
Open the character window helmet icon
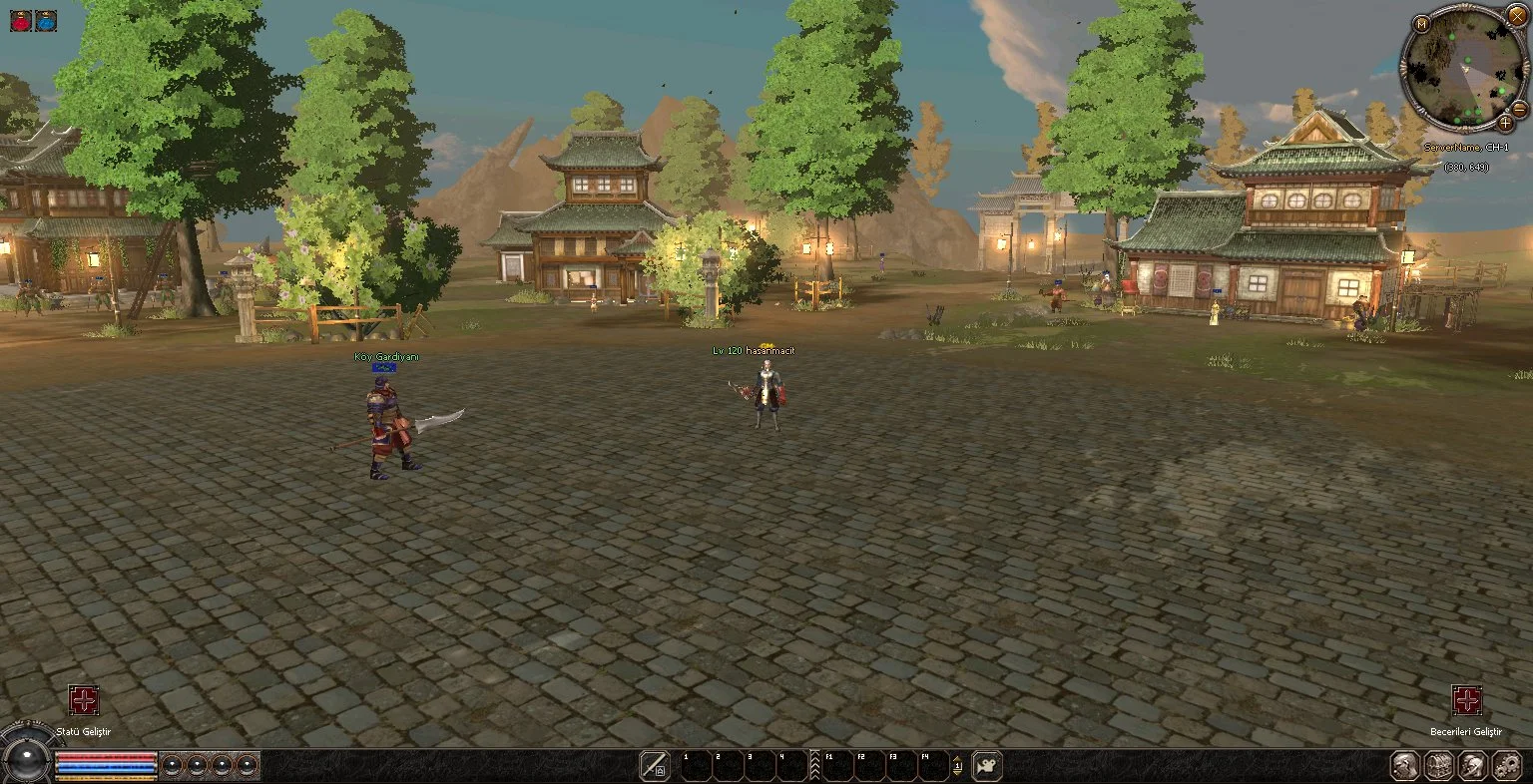pyautogui.click(x=1405, y=766)
